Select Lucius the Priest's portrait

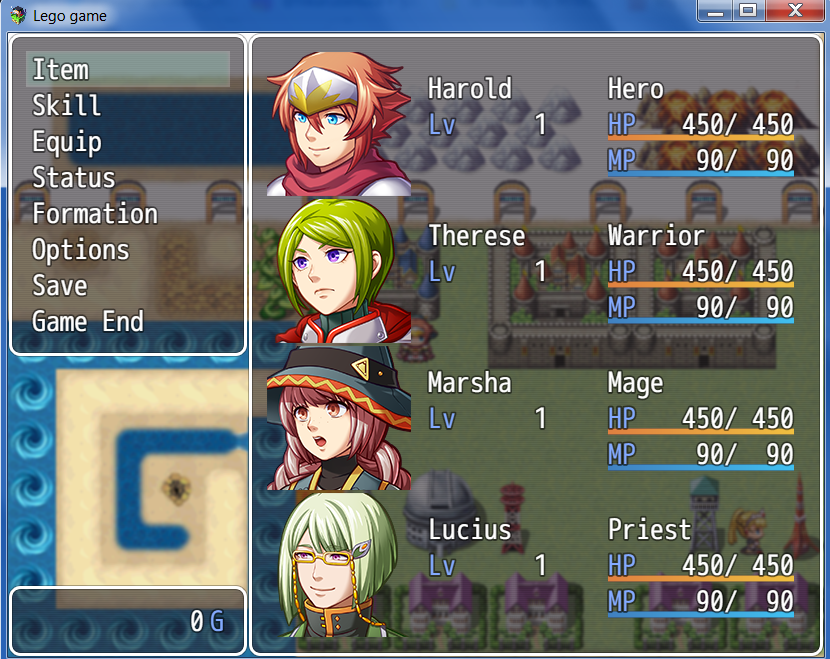(339, 565)
